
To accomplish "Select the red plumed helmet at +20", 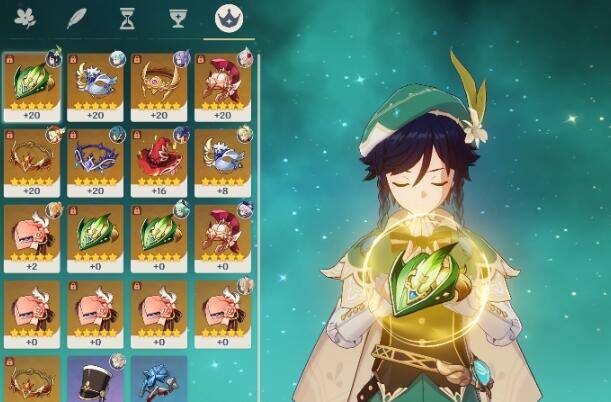I will pyautogui.click(x=222, y=85).
